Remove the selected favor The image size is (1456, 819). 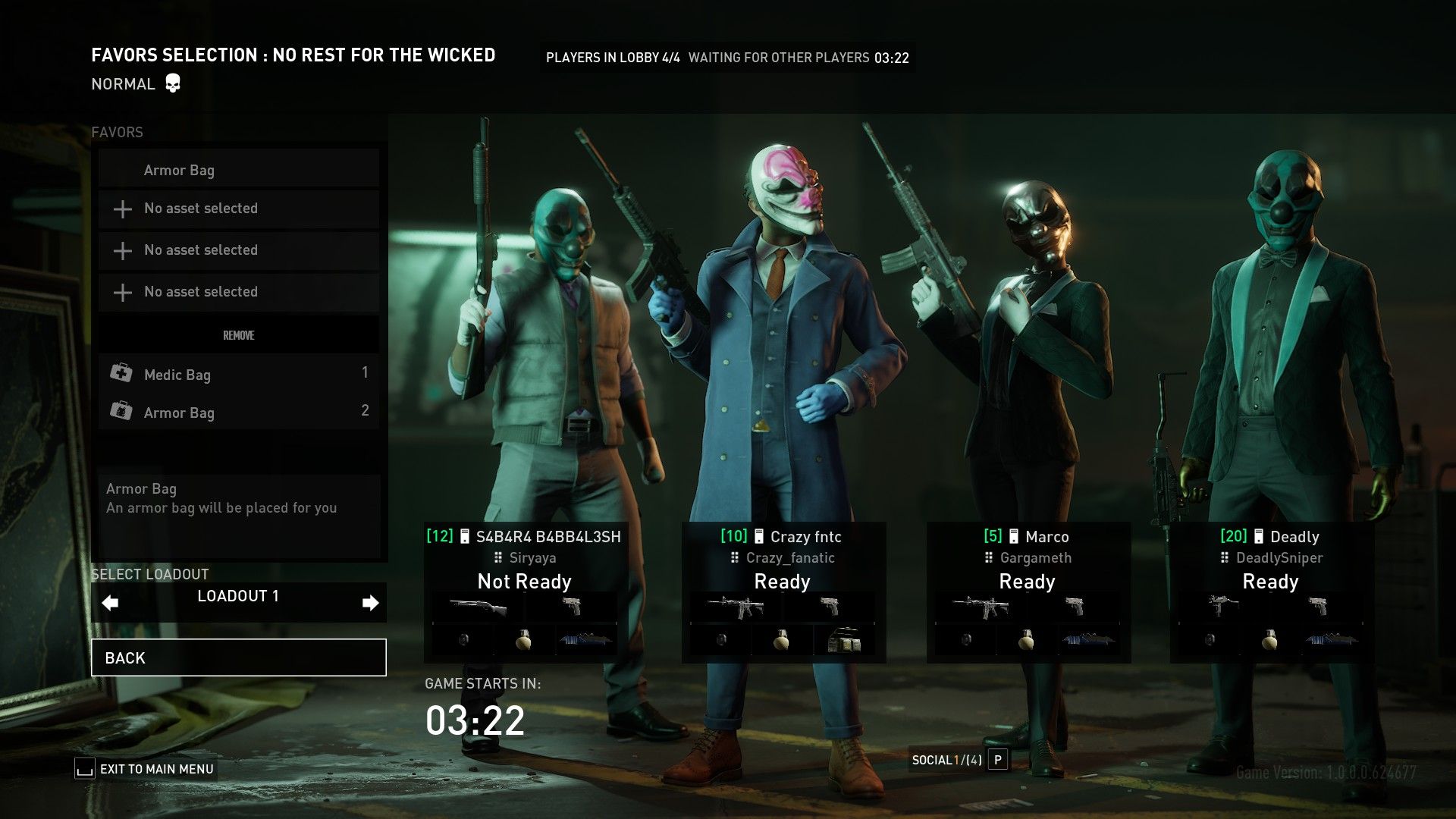(x=238, y=335)
